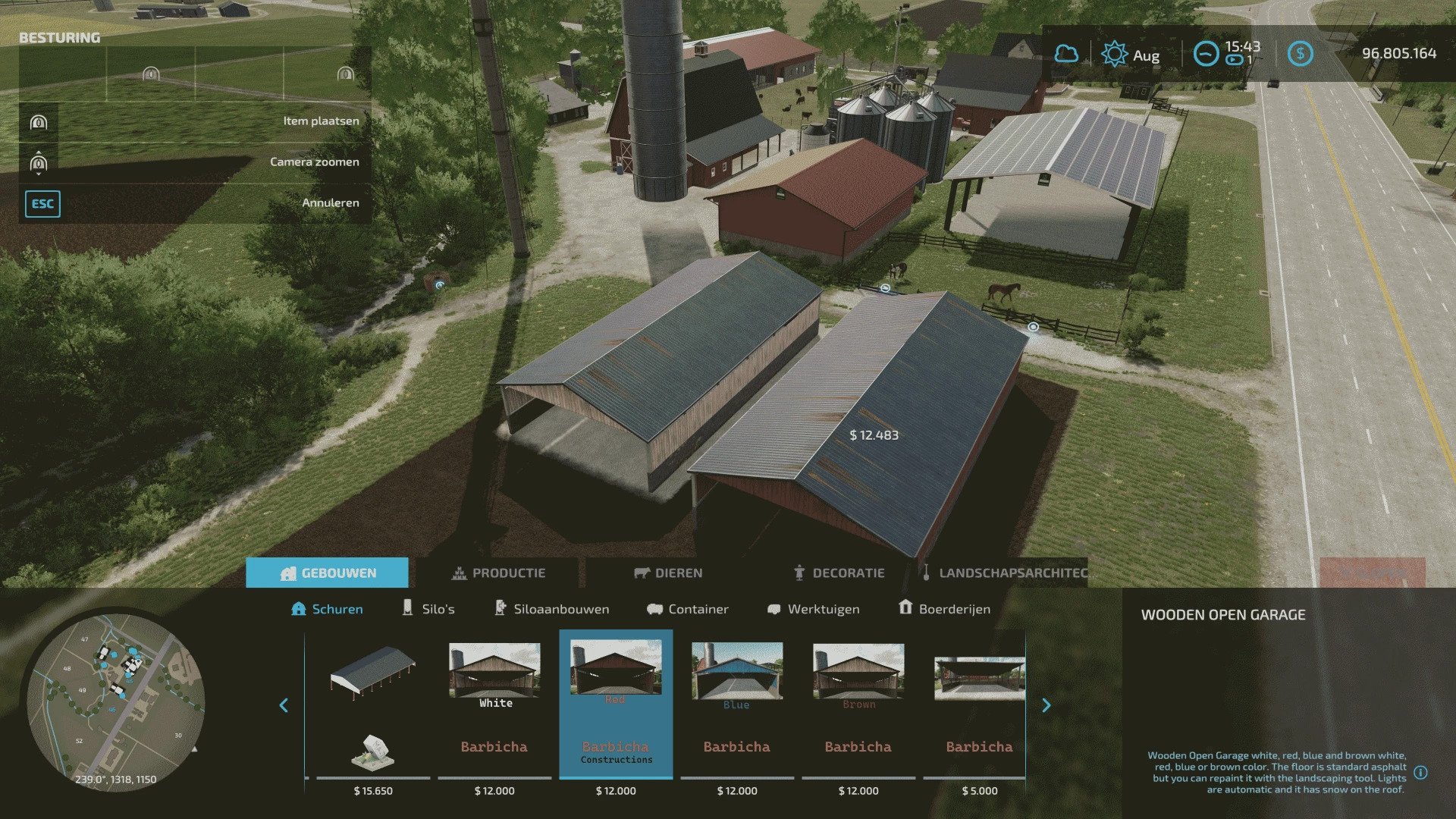Open the Decoratie category tab
This screenshot has width=1456, height=819.
(839, 573)
